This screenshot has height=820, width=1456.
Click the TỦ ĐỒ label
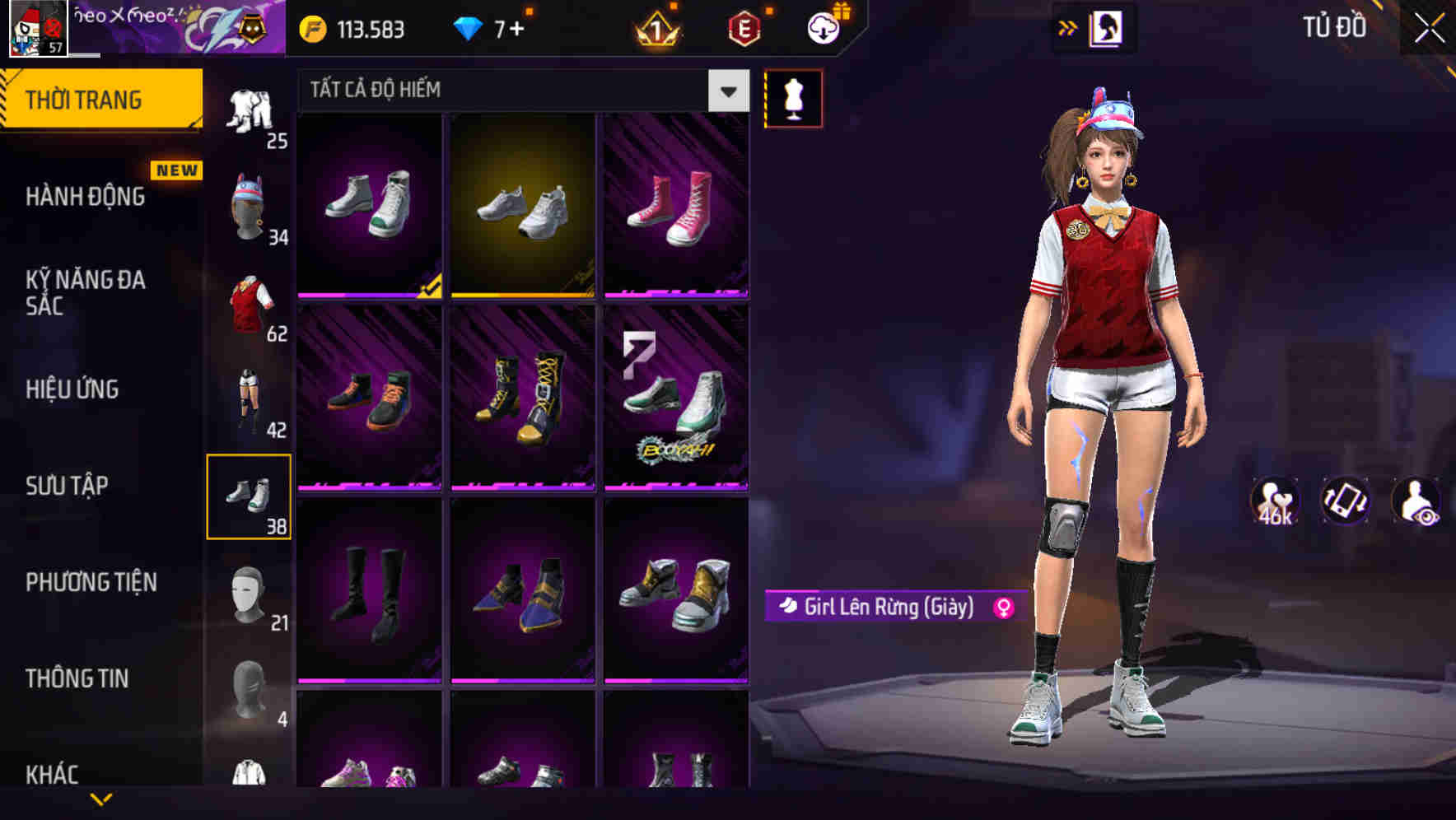tap(1336, 27)
